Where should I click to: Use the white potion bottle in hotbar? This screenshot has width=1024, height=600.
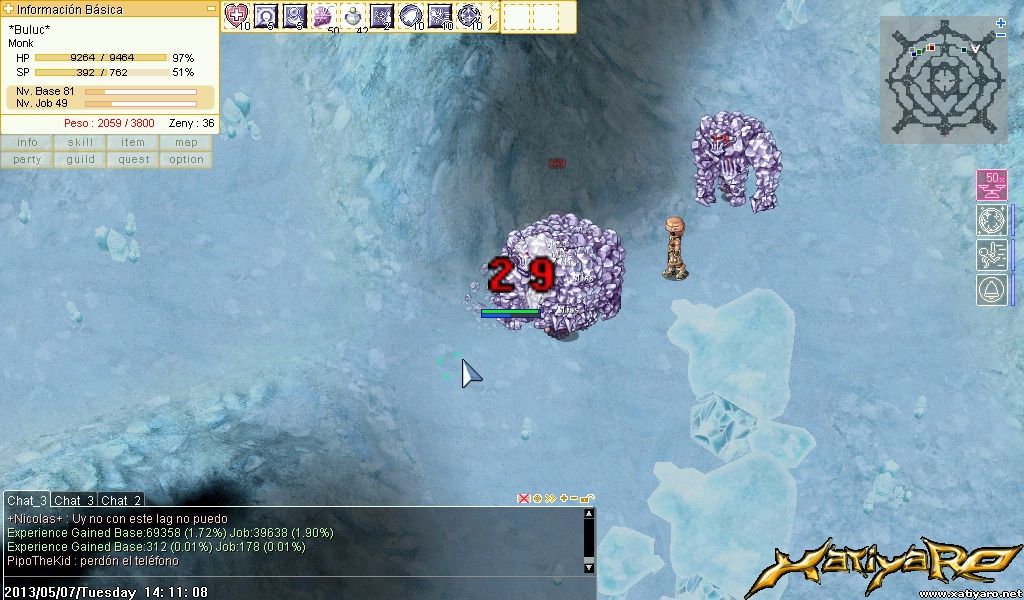(x=354, y=16)
